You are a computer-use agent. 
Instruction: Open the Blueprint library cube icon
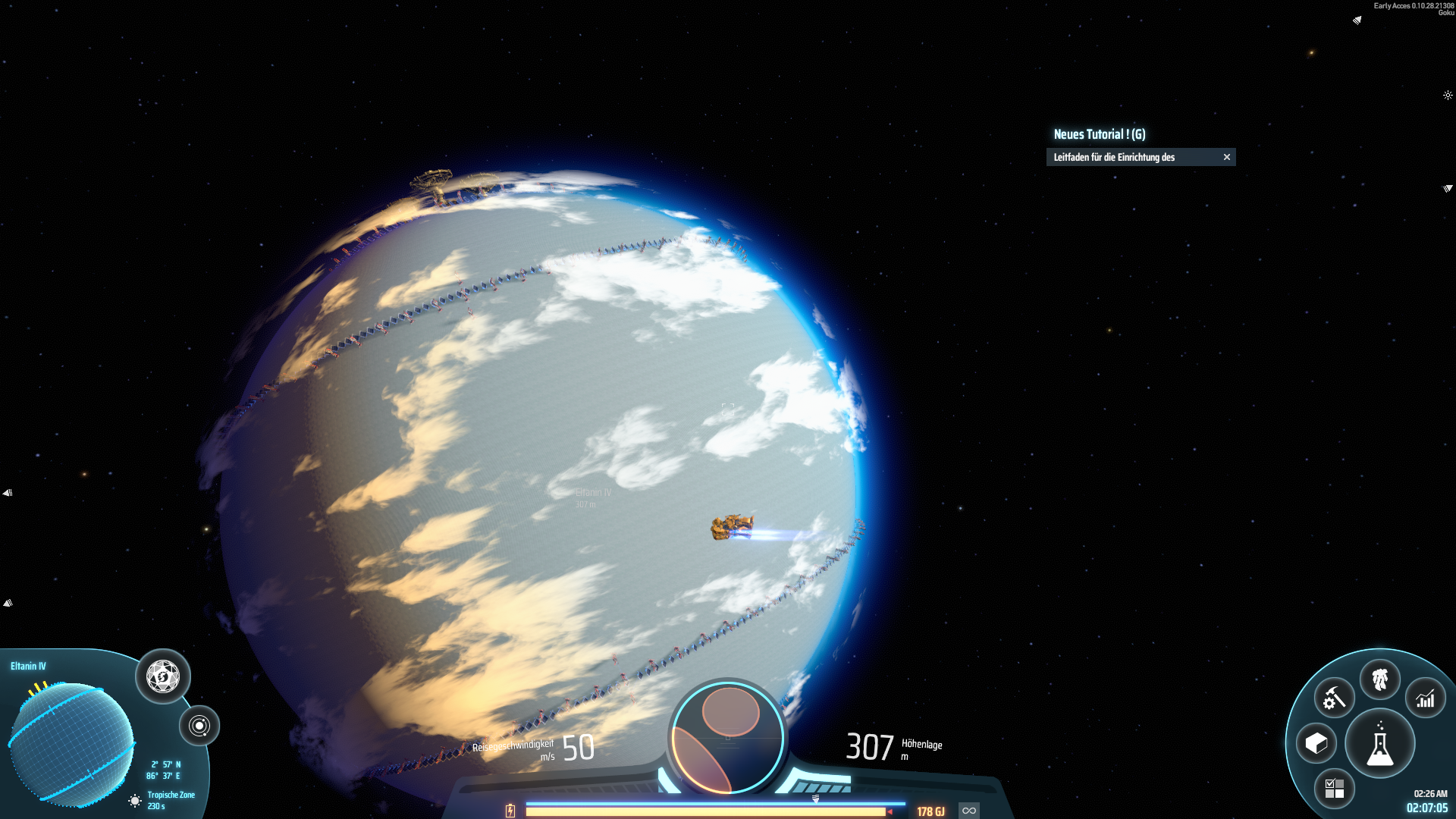coord(1316,743)
